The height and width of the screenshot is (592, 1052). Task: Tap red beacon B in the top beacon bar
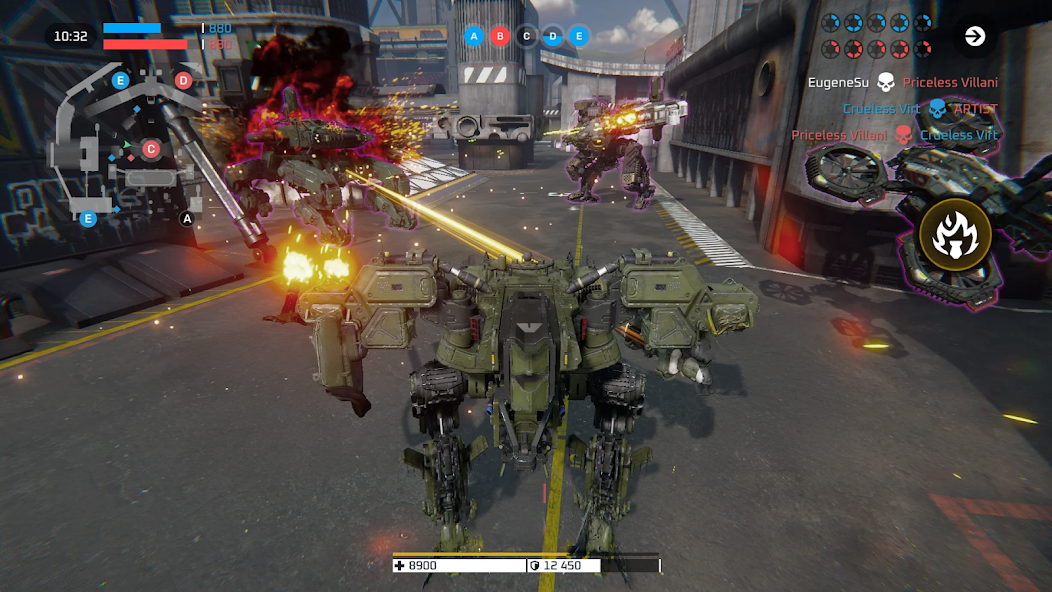501,37
